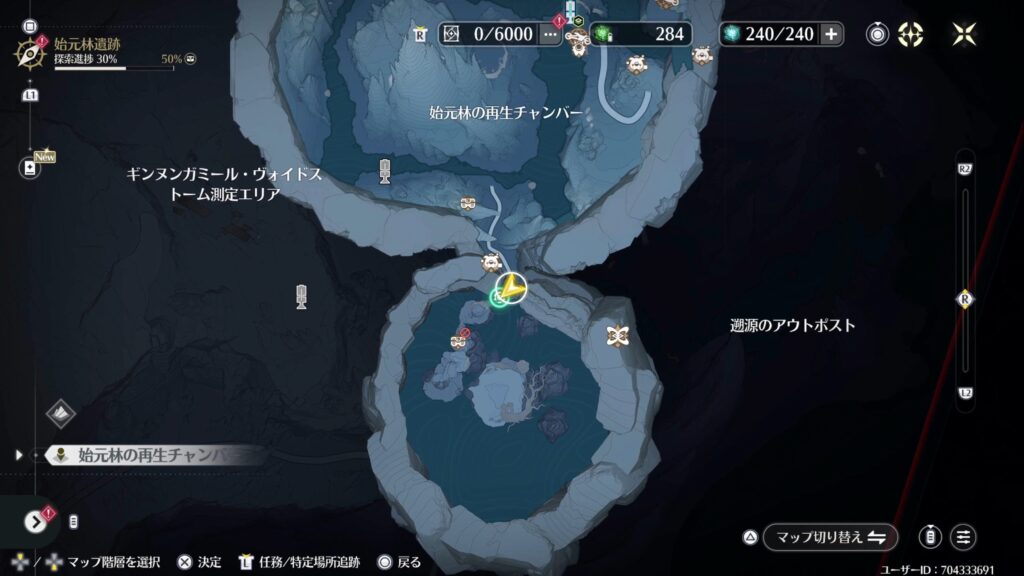The image size is (1024, 576).
Task: Click the zoom slider handle marked R
Action: click(x=965, y=298)
